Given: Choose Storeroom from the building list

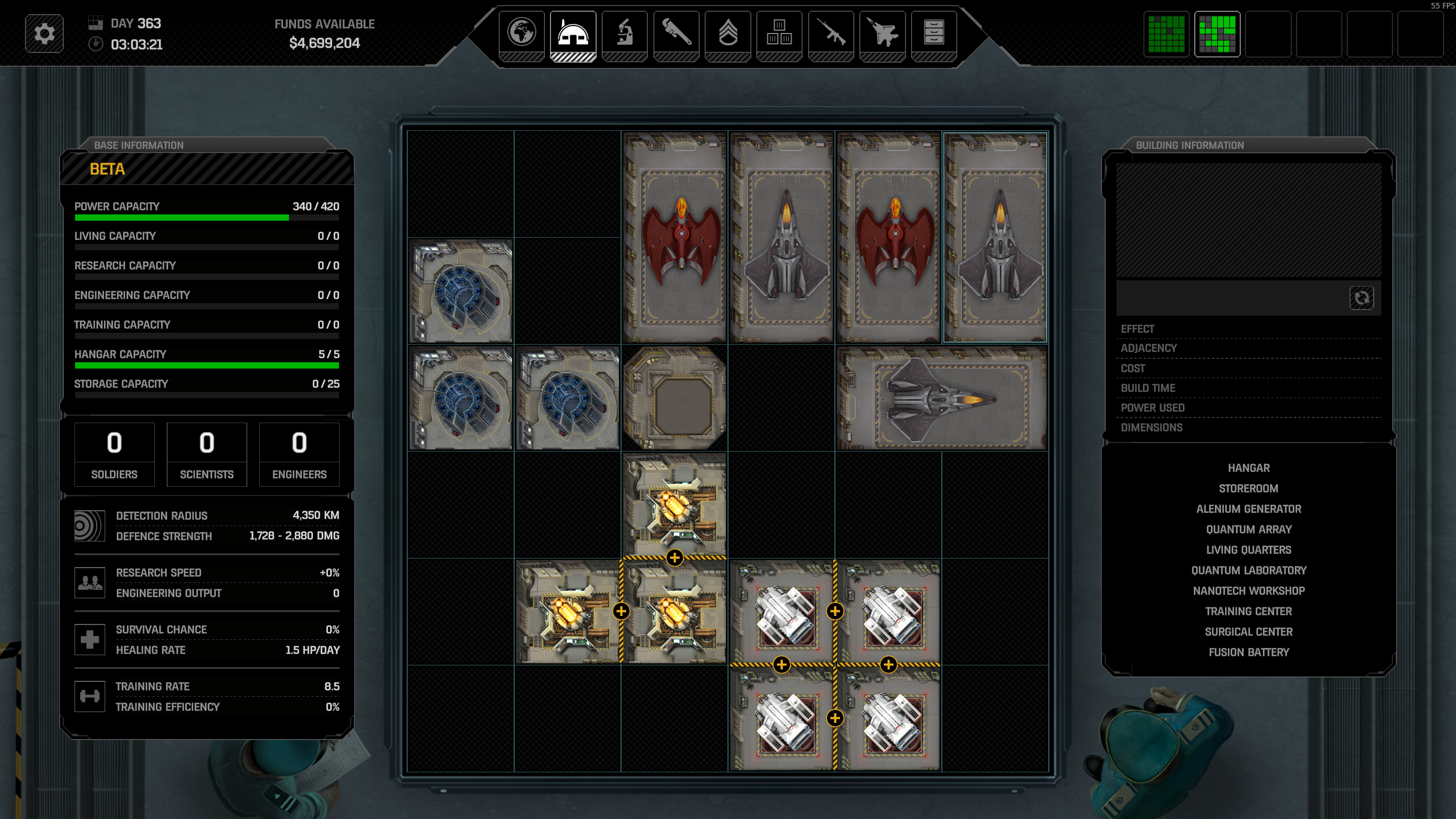Looking at the screenshot, I should click(x=1248, y=489).
